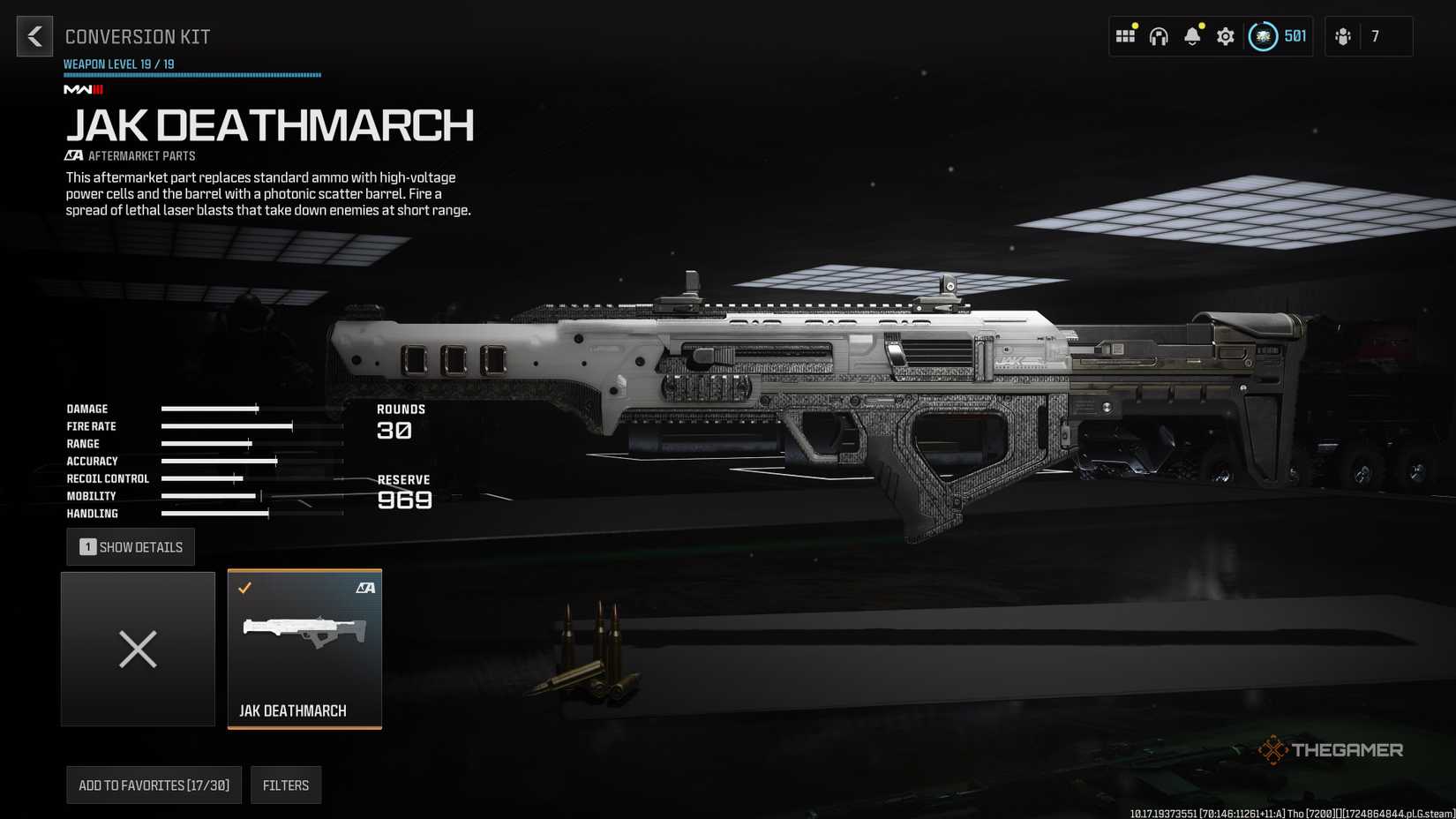1456x819 pixels.
Task: Open the social party button showing 7
Action: coord(1367,36)
